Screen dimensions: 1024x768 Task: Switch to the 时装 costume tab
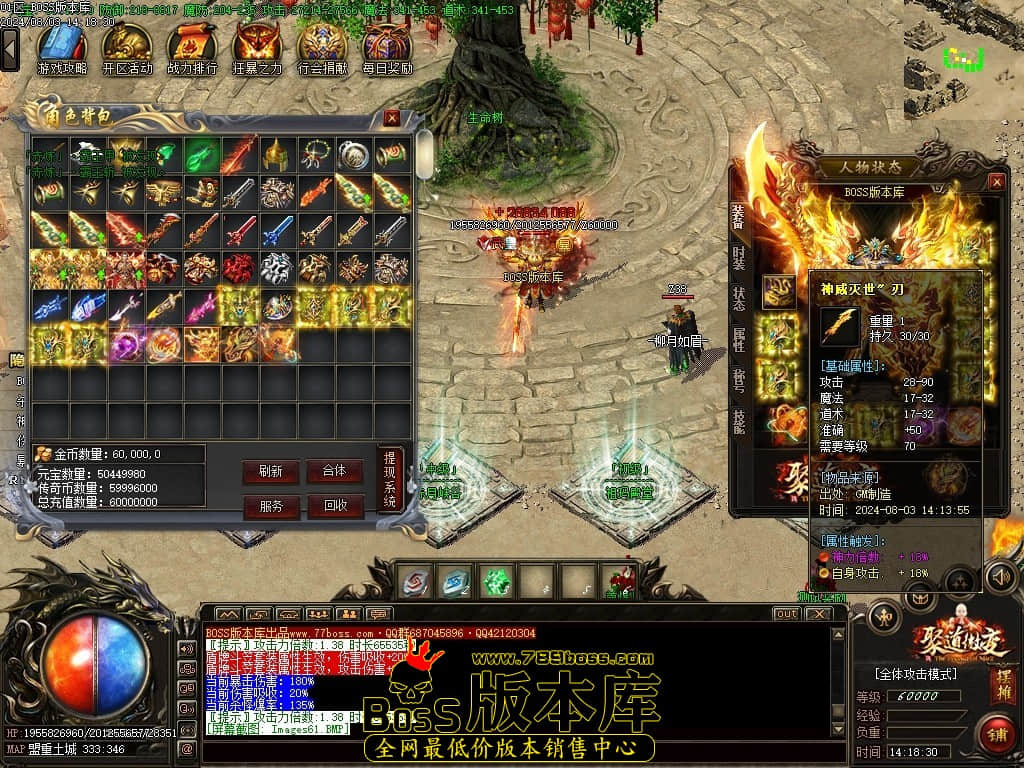click(x=739, y=257)
